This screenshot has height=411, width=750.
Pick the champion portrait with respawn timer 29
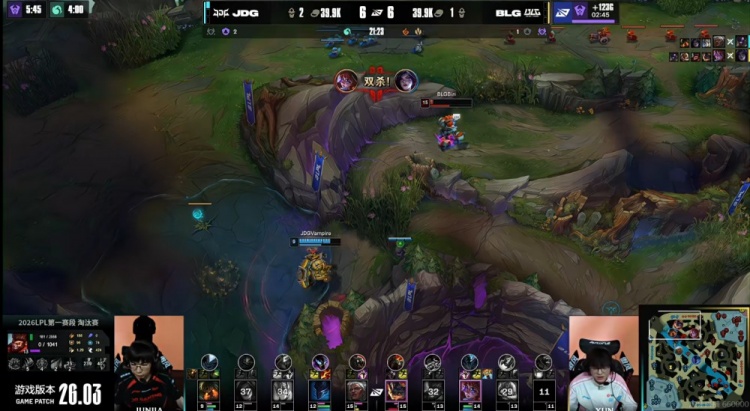[x=508, y=391]
